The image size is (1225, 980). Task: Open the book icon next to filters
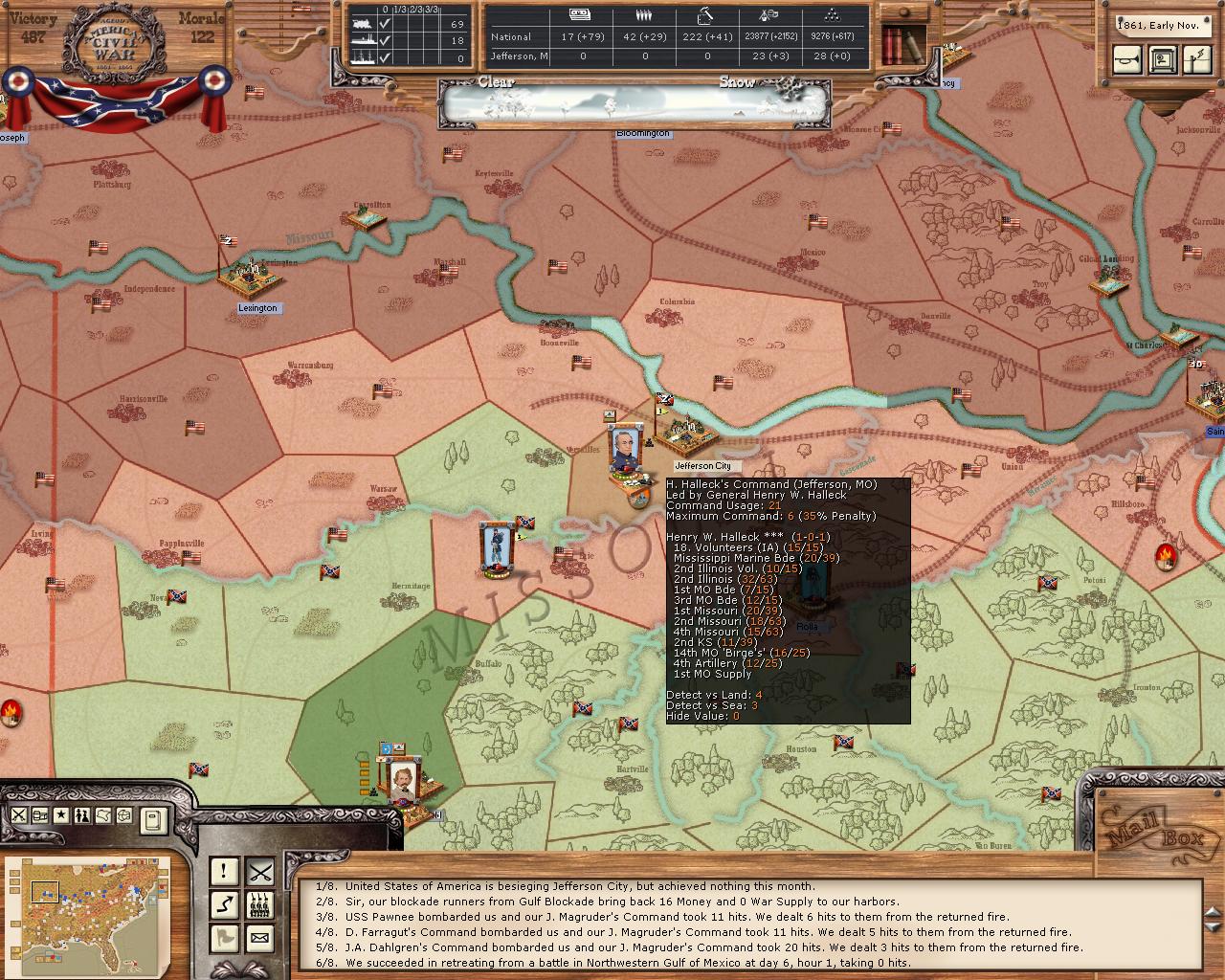[x=153, y=819]
